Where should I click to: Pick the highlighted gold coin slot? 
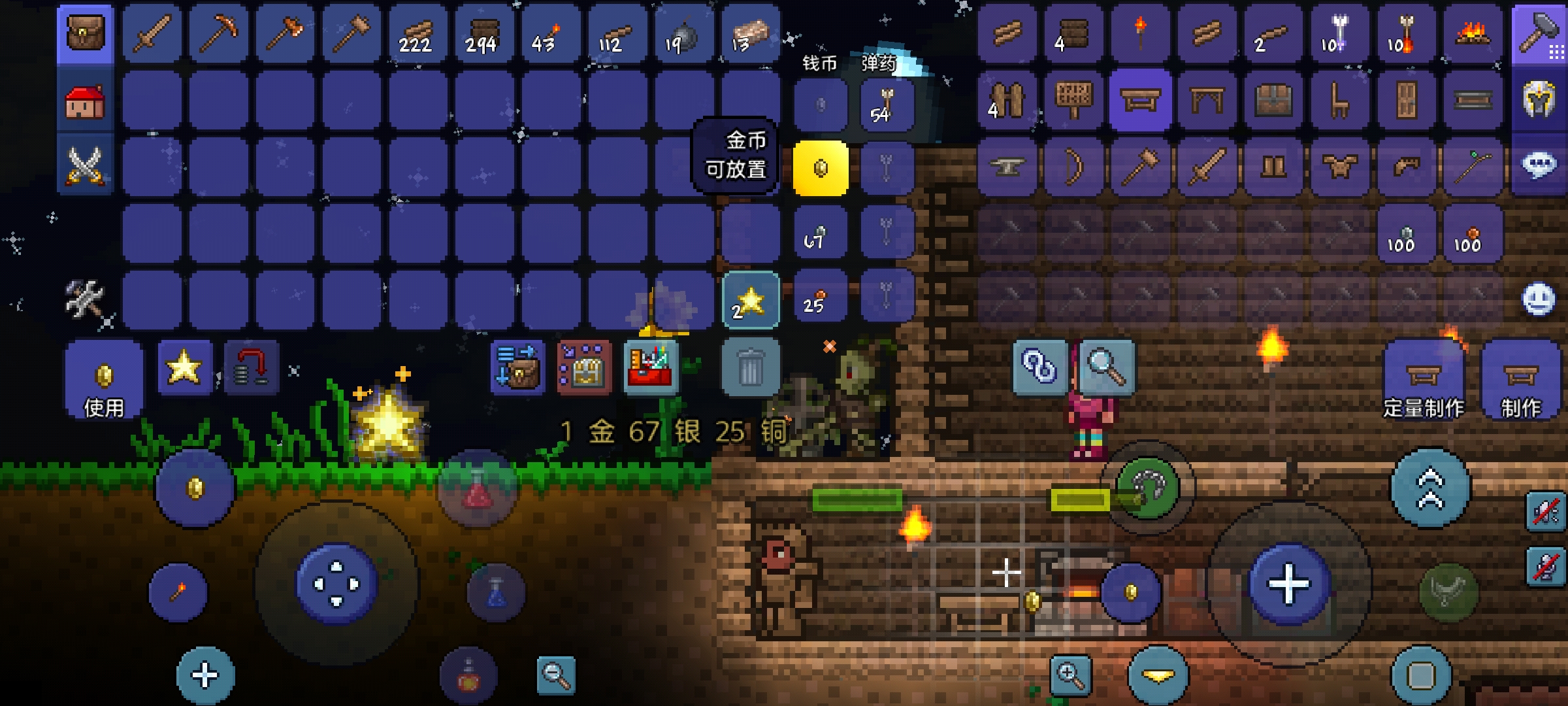(821, 169)
